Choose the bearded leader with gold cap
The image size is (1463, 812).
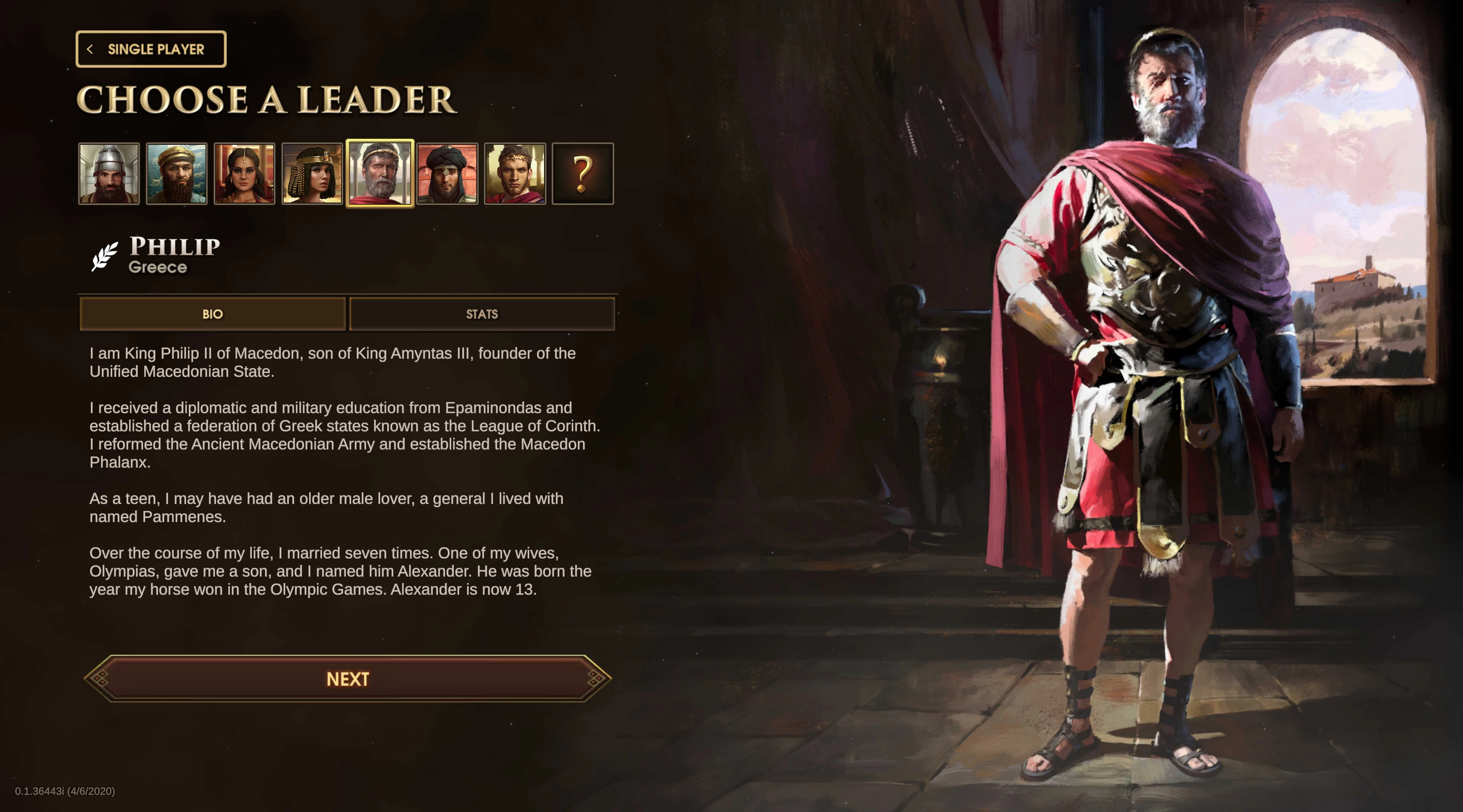tap(177, 174)
